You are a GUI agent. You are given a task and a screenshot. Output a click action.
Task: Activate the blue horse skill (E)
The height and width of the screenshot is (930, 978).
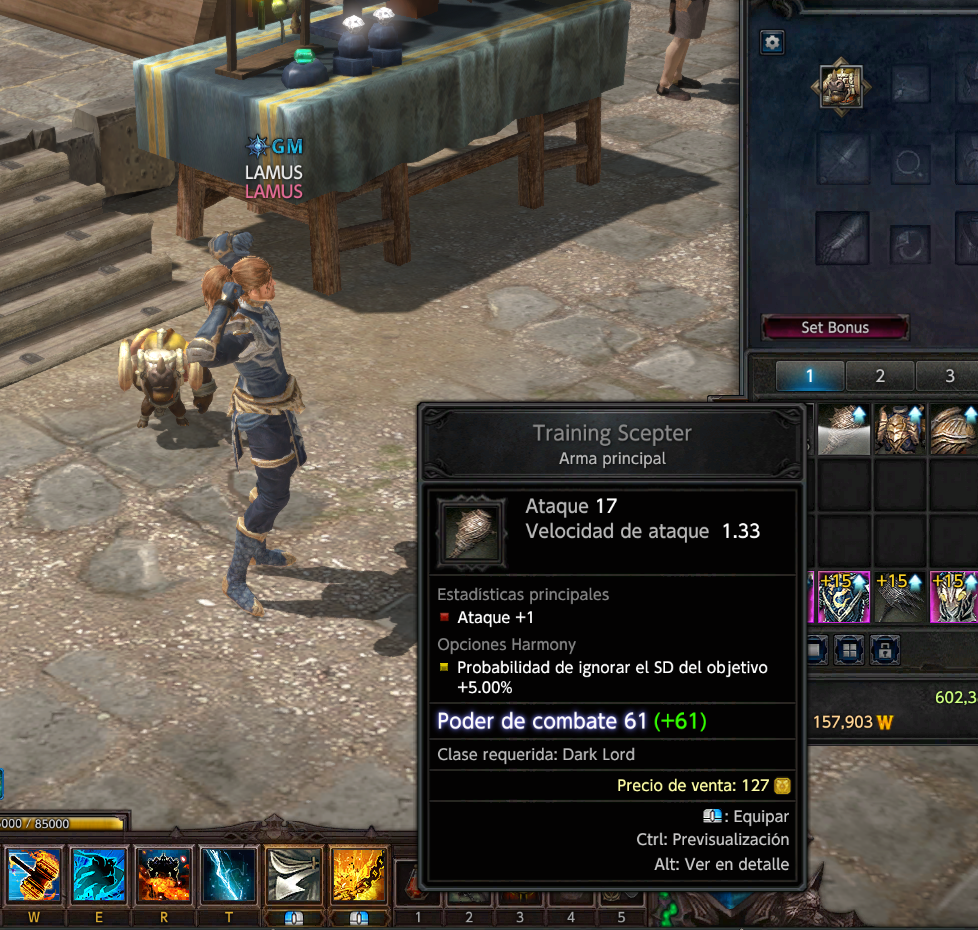pos(99,875)
